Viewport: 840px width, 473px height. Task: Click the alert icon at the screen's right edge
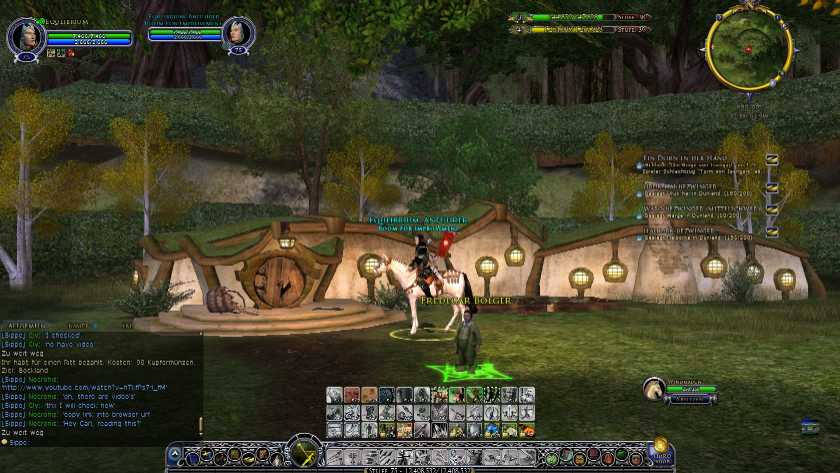809,427
